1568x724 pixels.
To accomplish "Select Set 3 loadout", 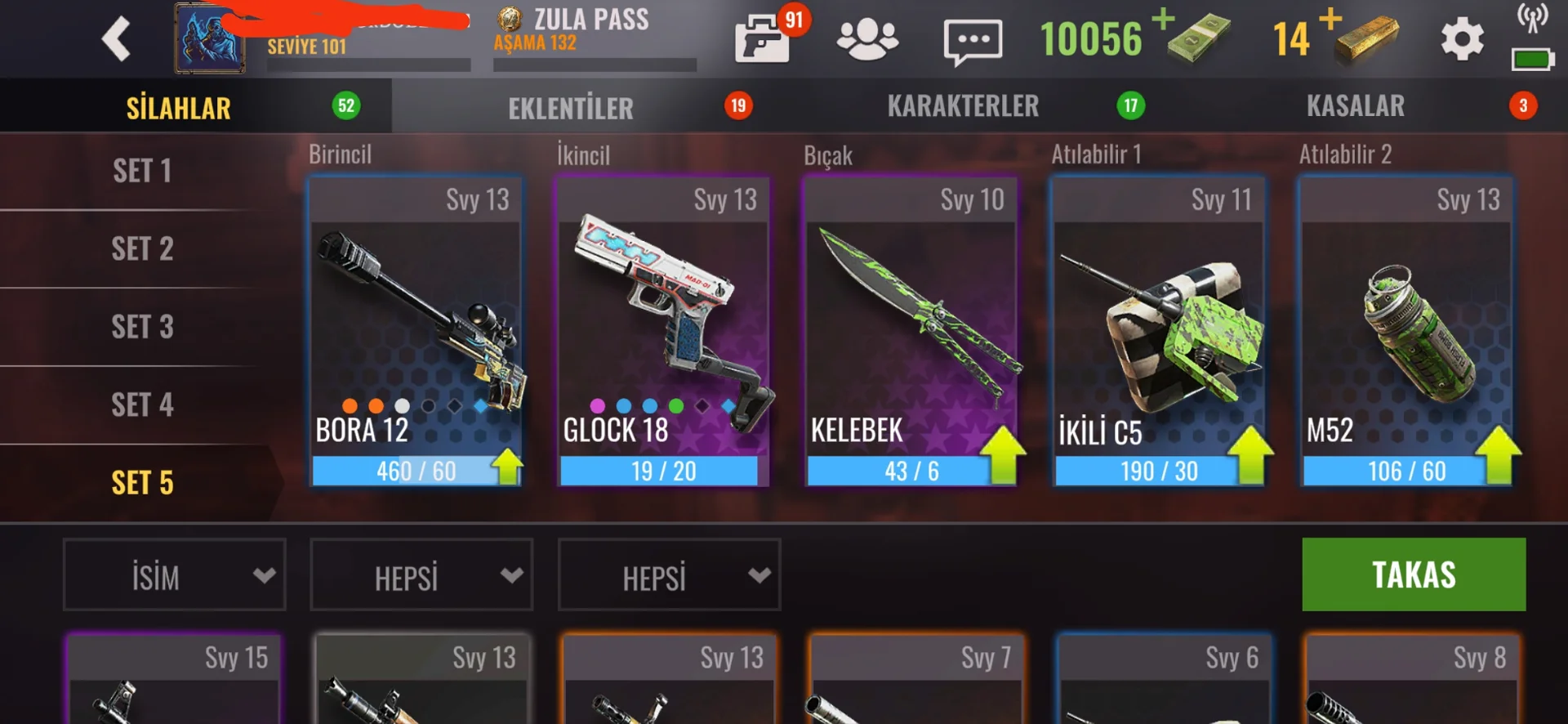I will pos(142,327).
